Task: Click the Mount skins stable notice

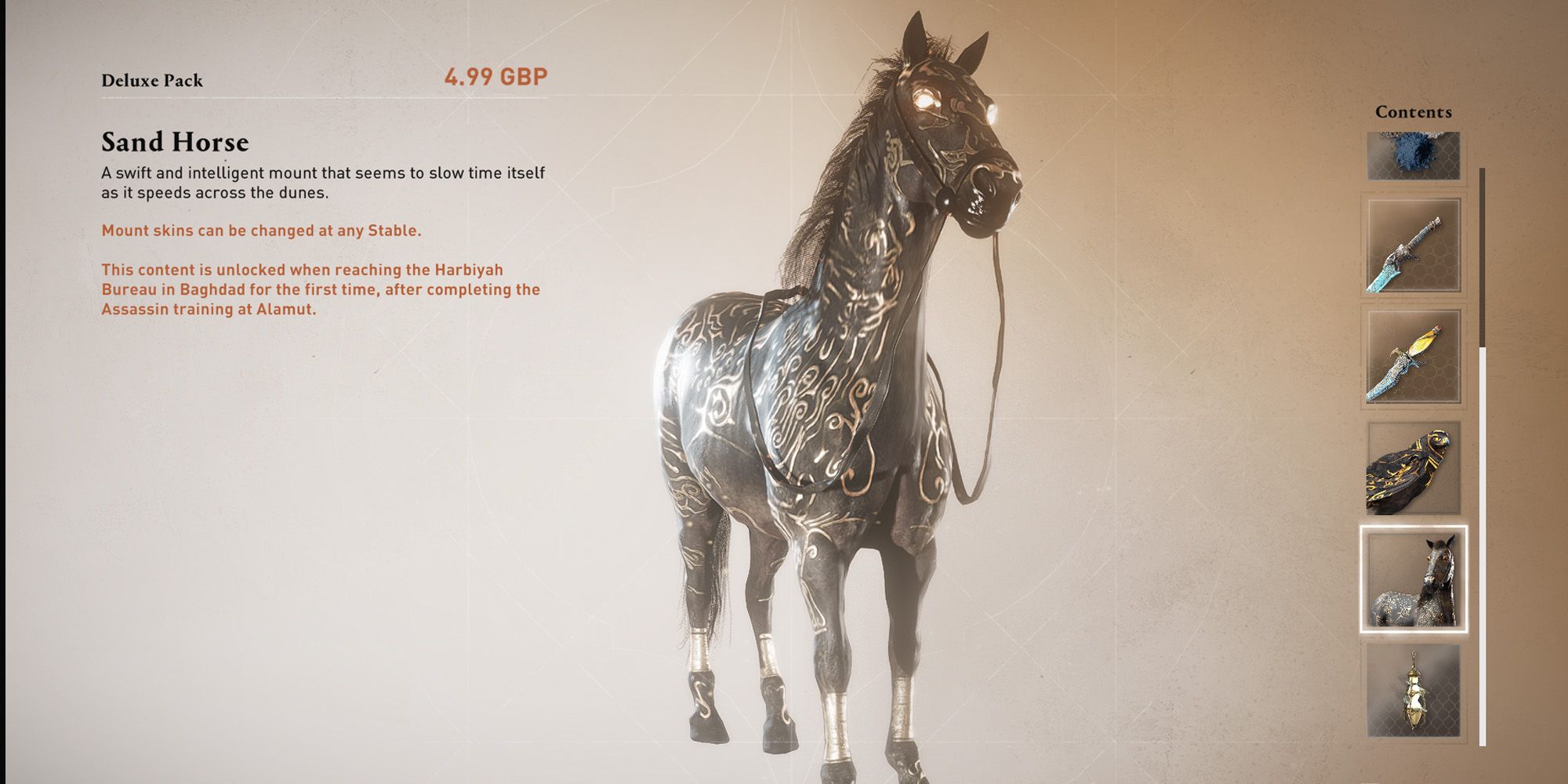Action: pos(261,231)
